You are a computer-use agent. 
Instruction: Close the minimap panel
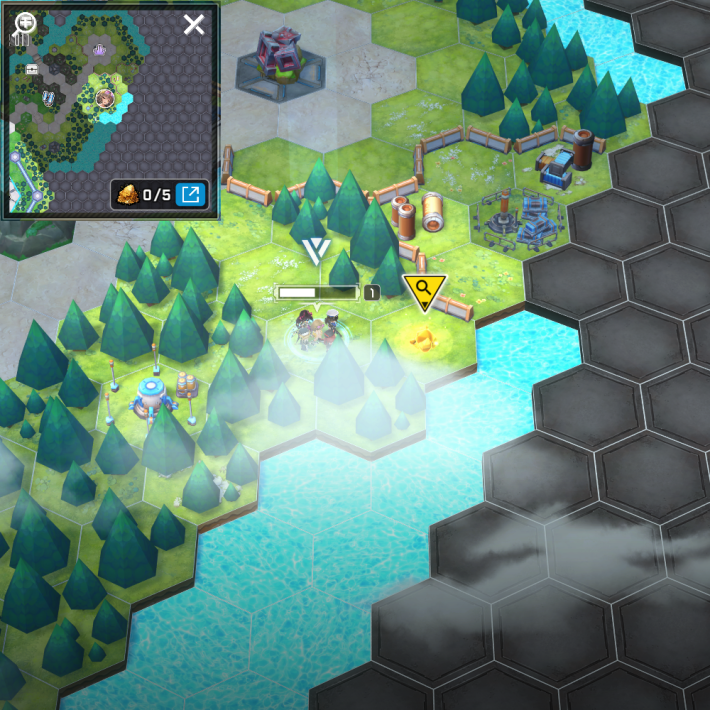point(194,24)
